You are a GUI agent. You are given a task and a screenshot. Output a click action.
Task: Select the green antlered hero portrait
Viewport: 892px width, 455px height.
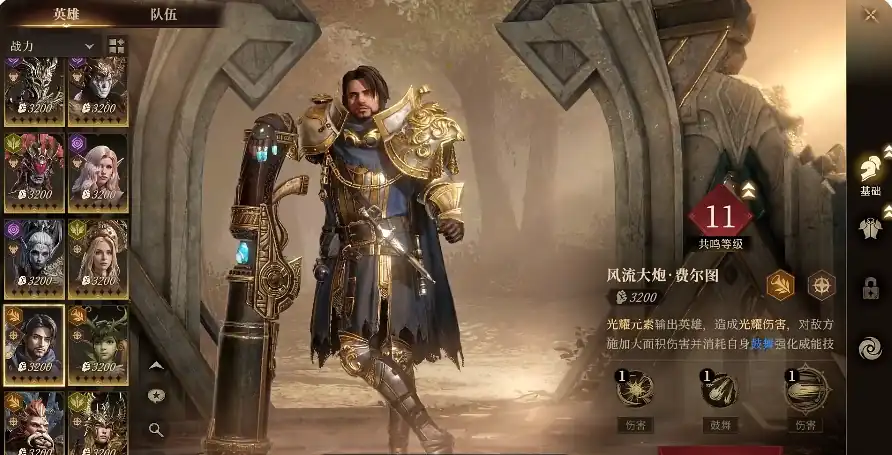98,344
